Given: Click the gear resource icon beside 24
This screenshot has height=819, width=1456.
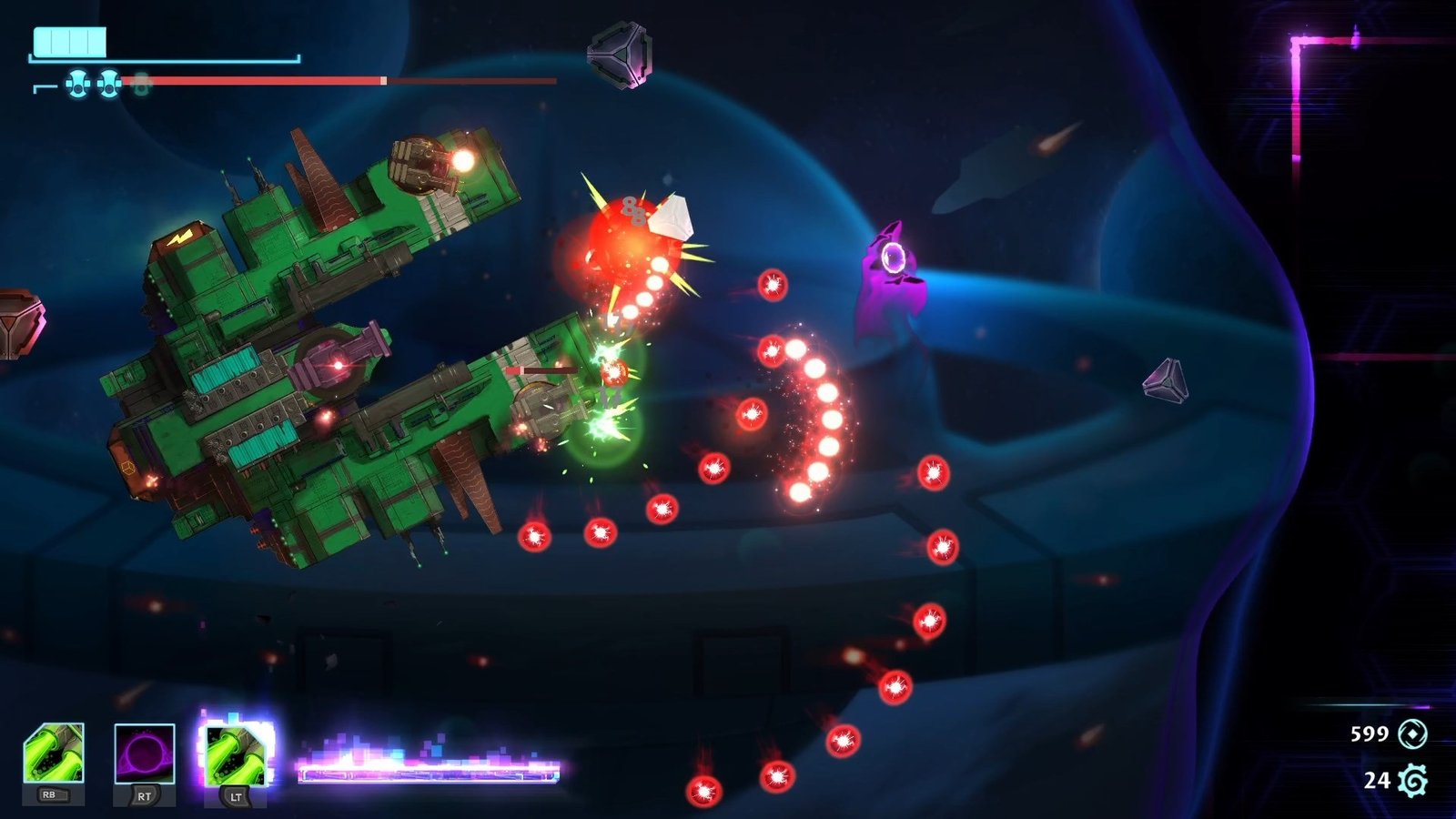Looking at the screenshot, I should (1411, 781).
